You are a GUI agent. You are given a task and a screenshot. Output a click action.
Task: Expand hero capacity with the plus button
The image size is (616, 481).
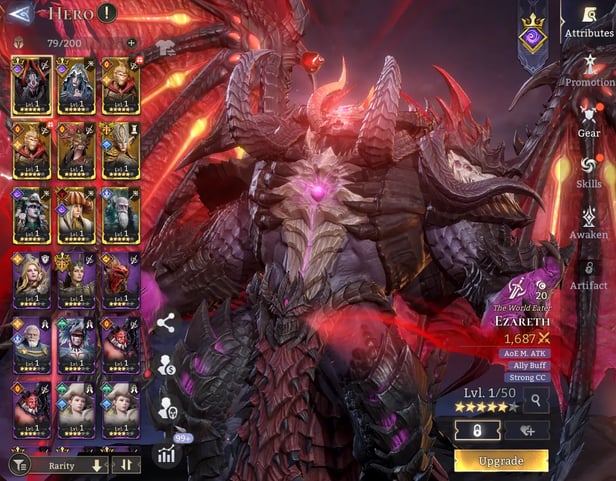tap(131, 44)
